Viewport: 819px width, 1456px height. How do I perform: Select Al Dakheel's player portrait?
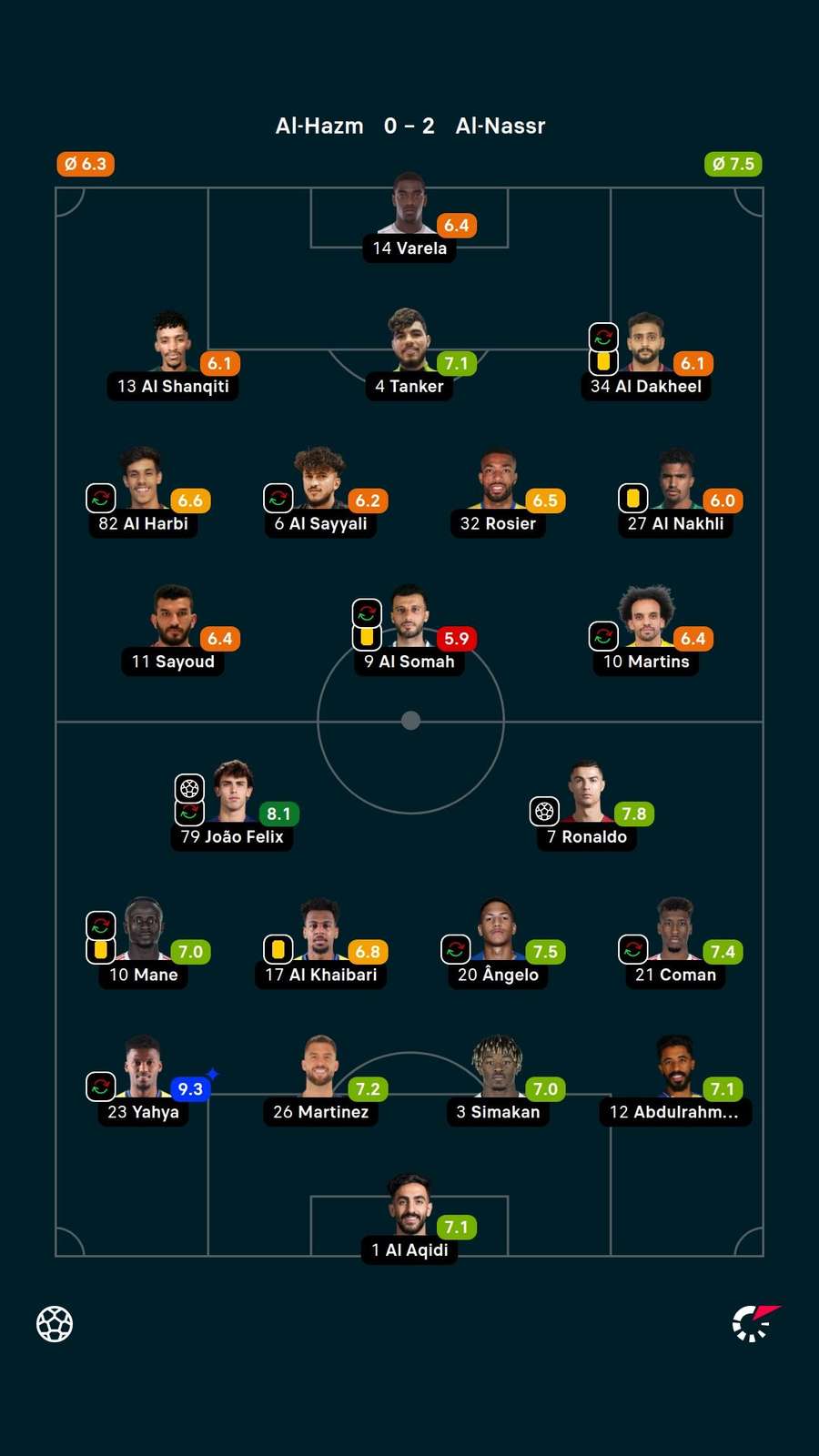point(645,342)
